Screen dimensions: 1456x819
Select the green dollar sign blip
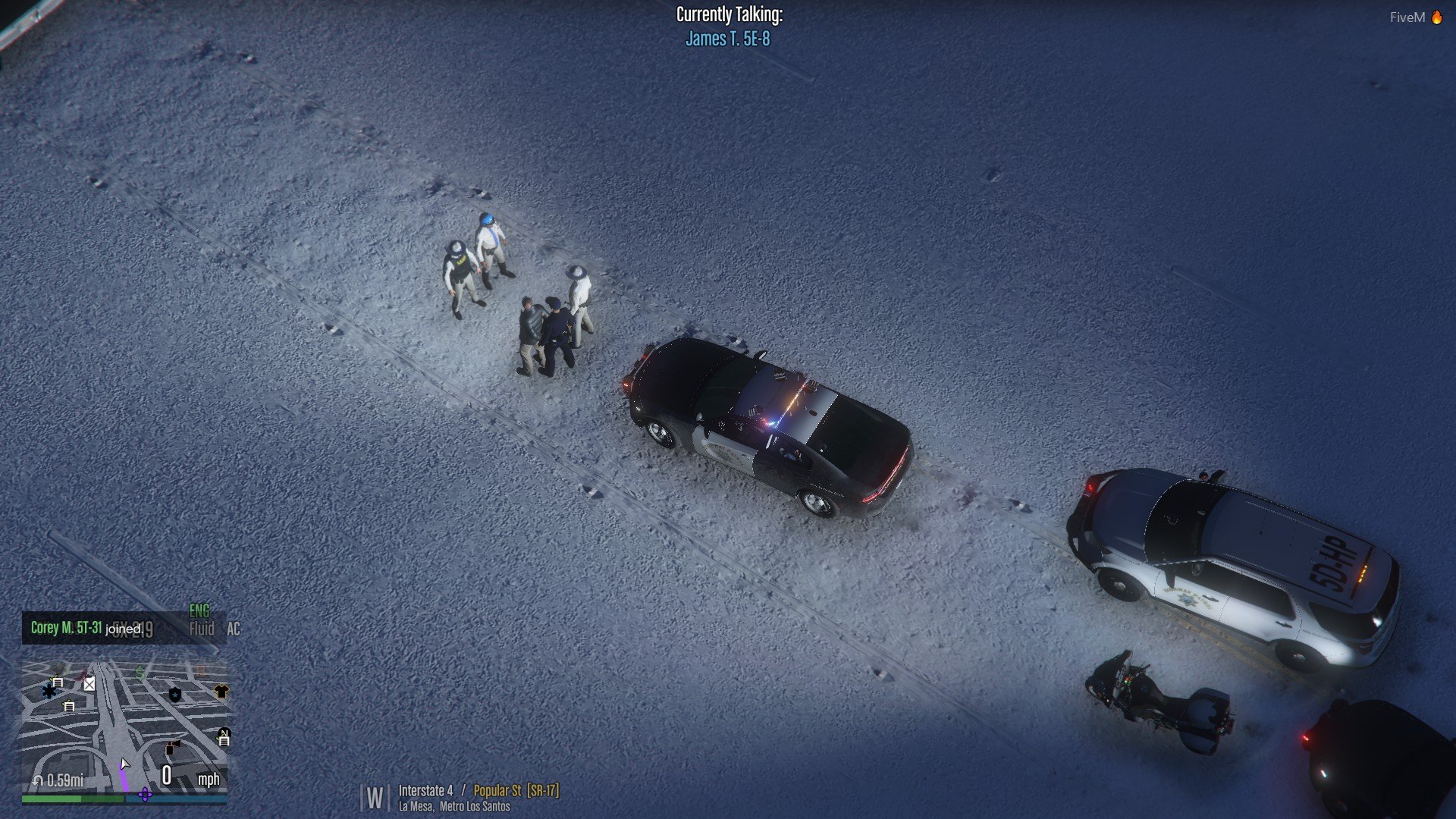[x=140, y=672]
